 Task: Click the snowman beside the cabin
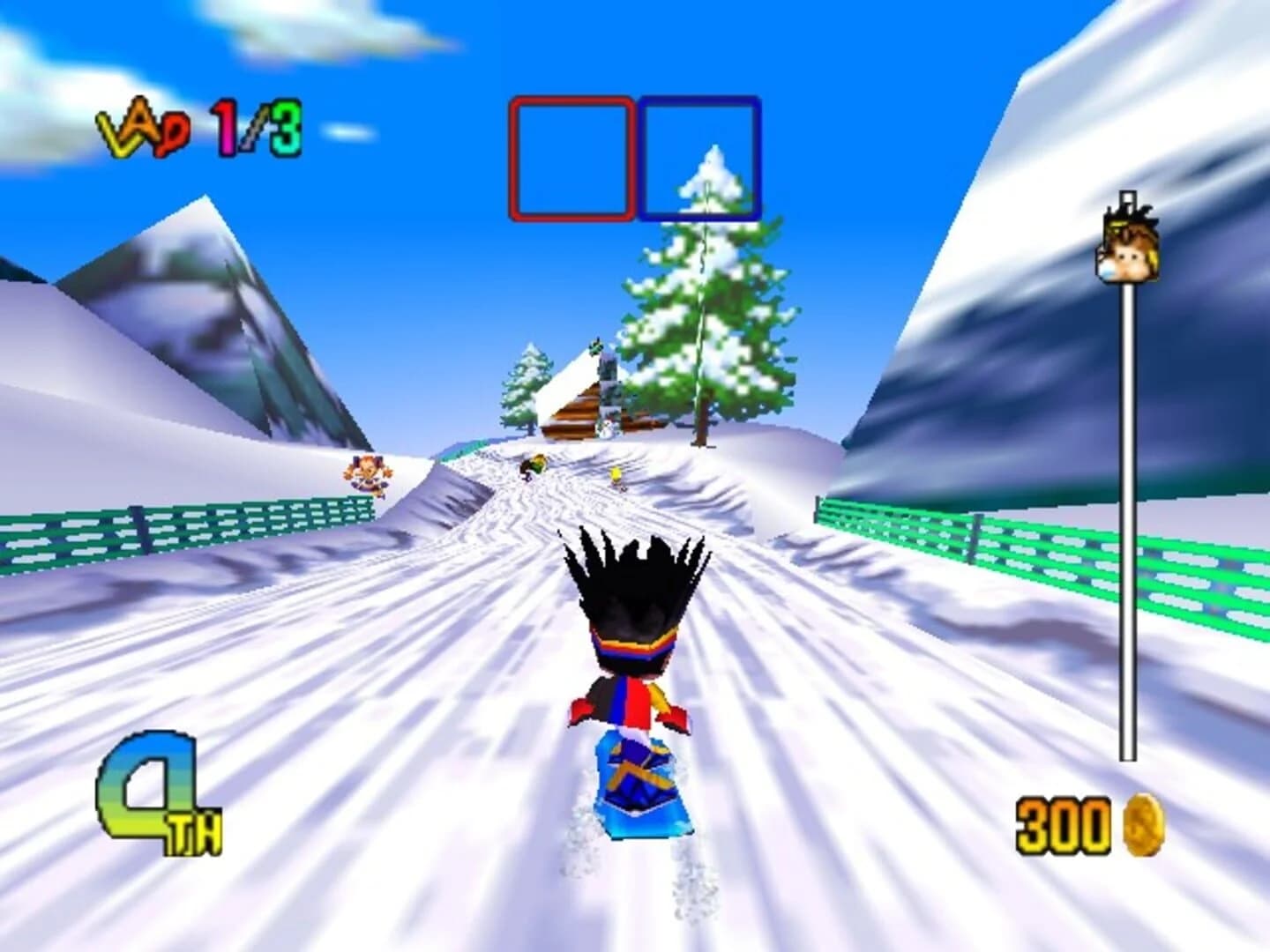[606, 429]
